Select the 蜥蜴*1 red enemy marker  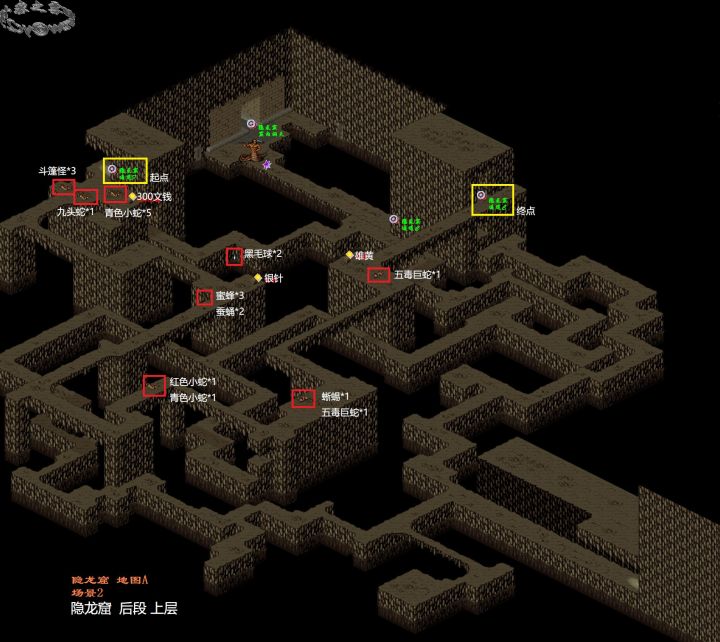[304, 398]
